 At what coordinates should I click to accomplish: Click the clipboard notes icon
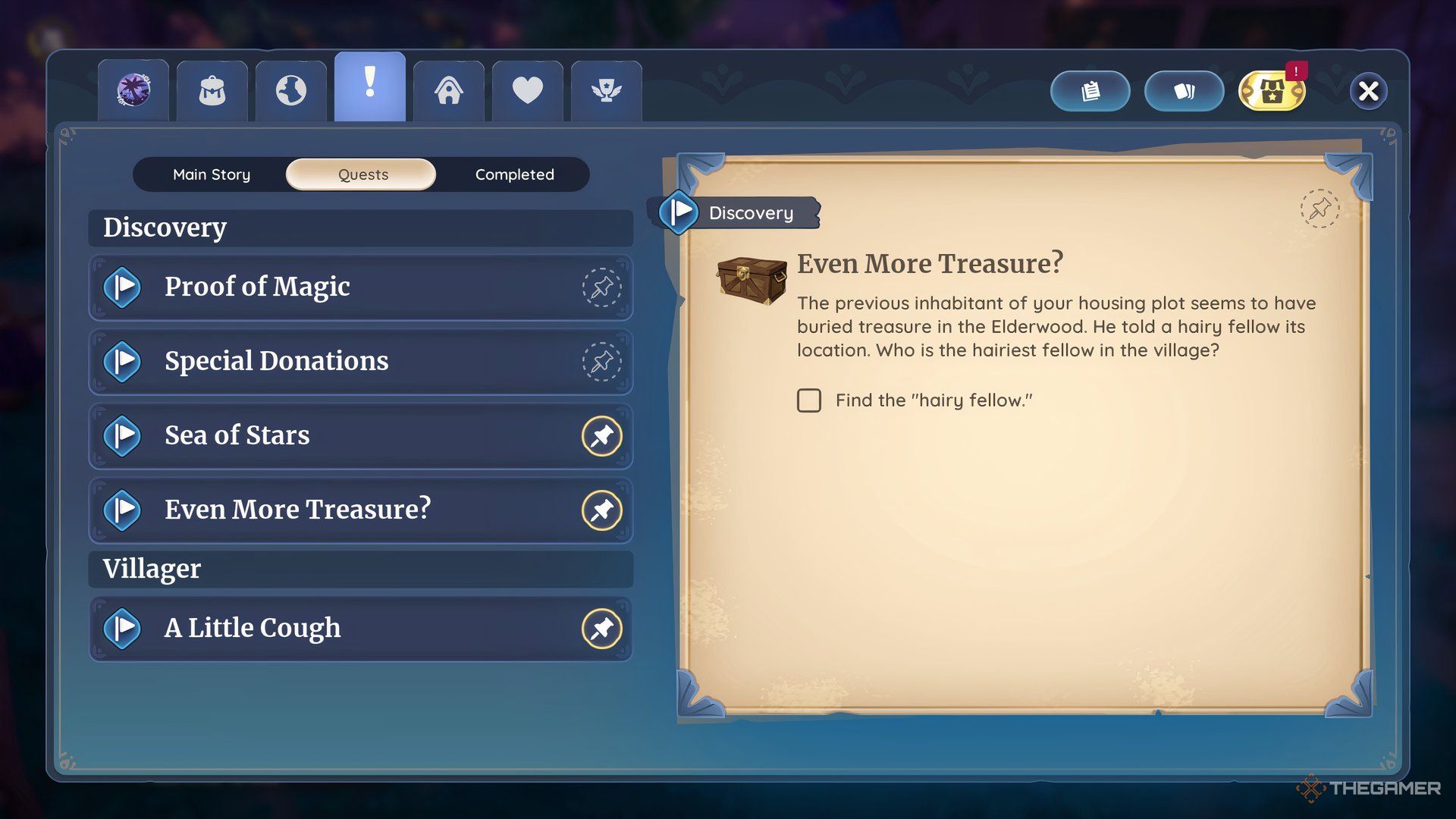pyautogui.click(x=1090, y=90)
